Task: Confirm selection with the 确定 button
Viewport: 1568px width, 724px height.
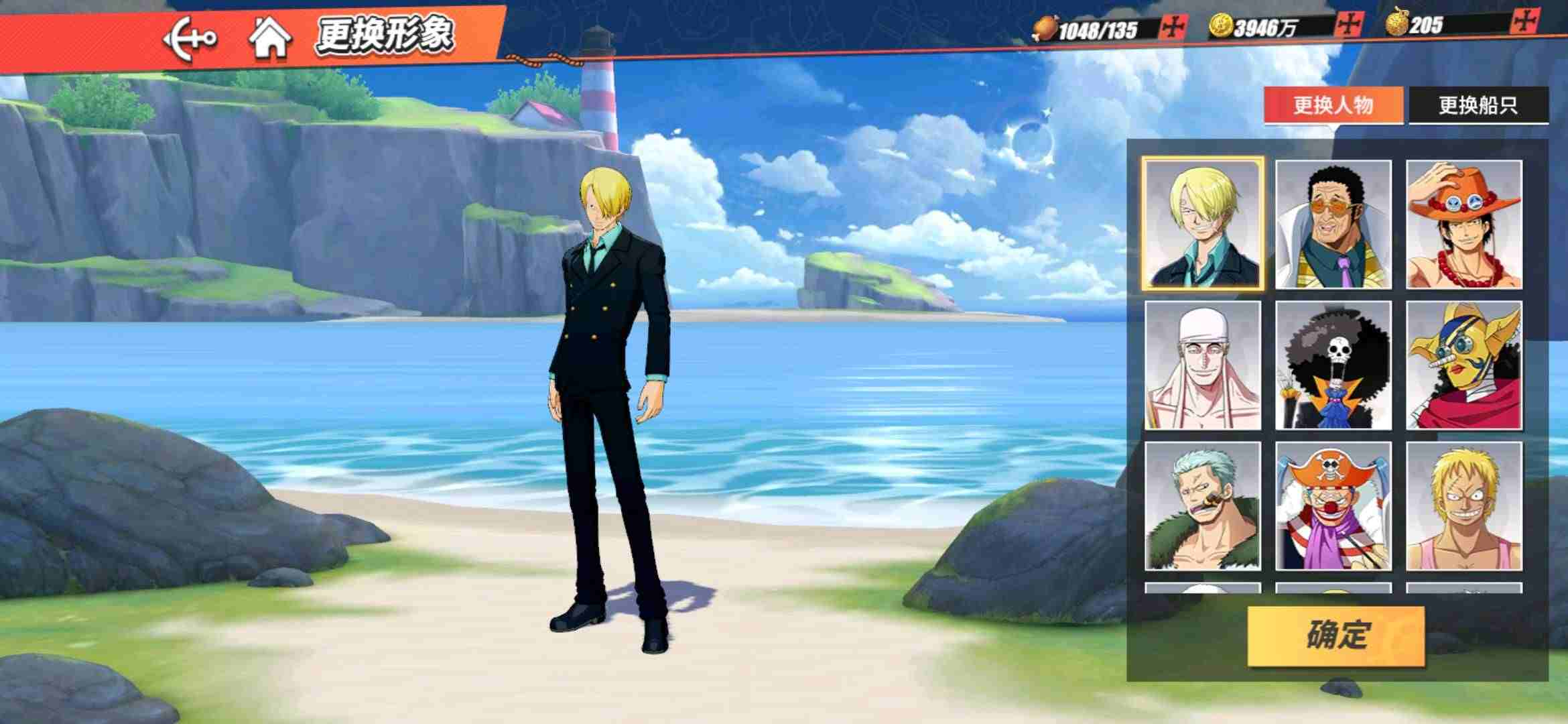Action: pyautogui.click(x=1335, y=636)
